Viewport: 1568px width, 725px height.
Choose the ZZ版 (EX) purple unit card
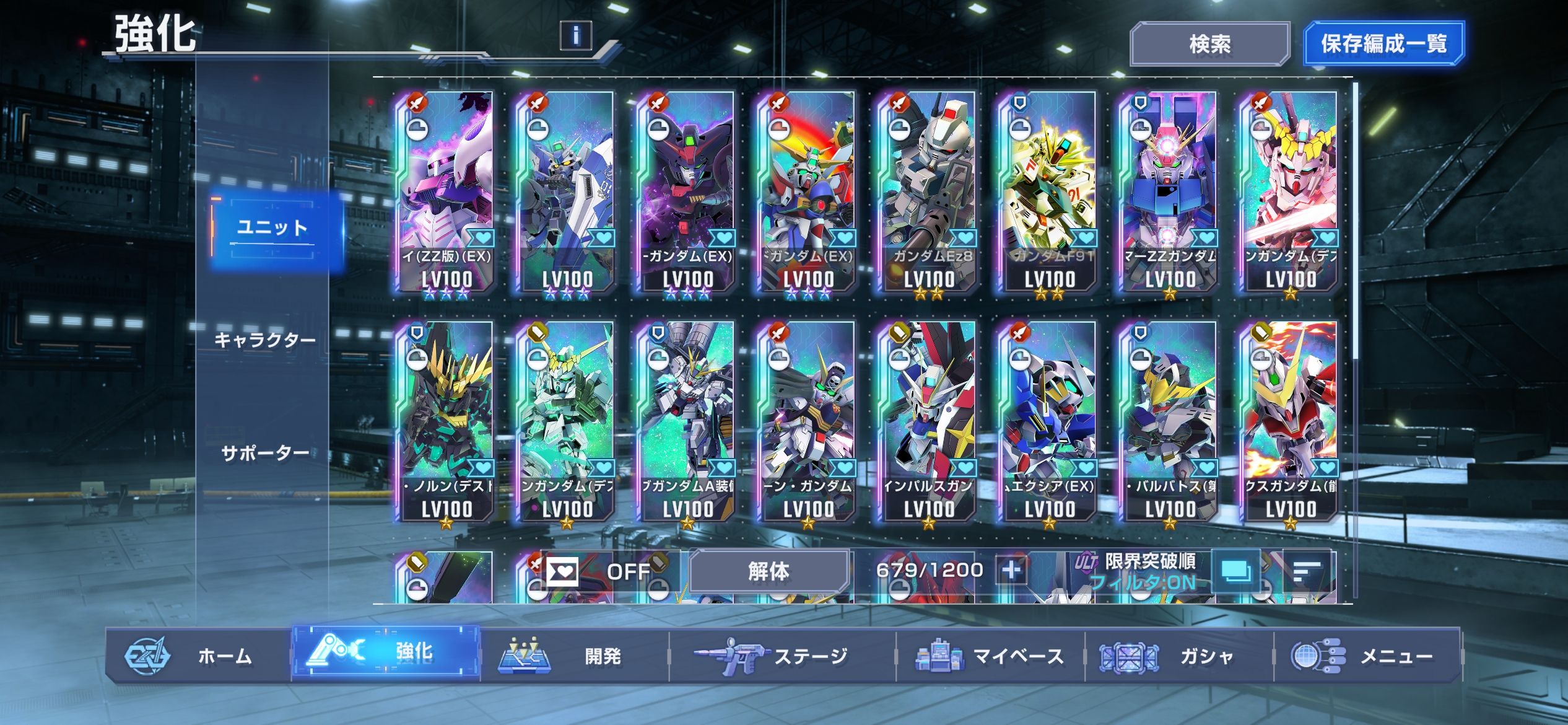tap(446, 192)
